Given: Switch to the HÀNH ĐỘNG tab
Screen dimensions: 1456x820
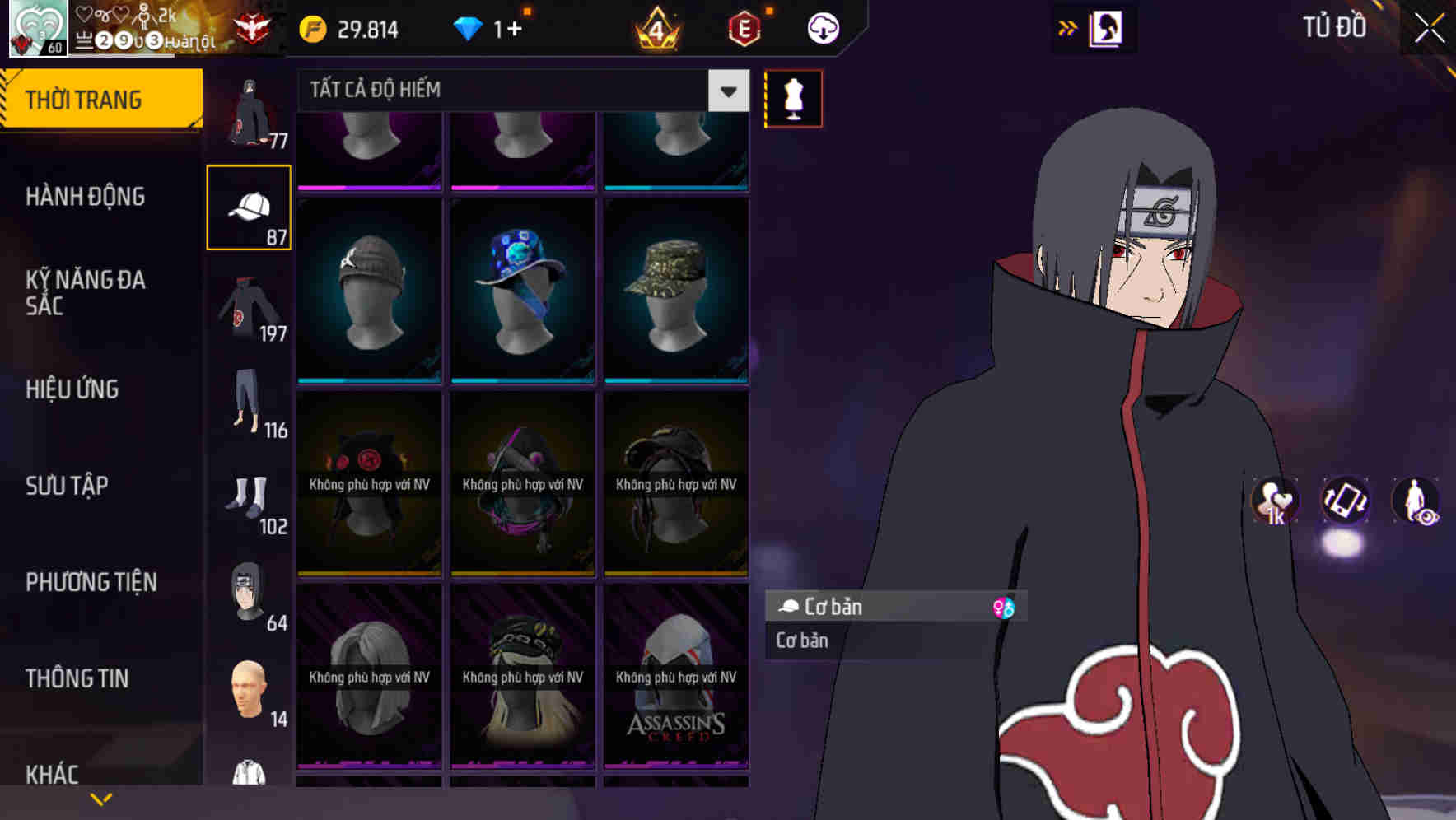Looking at the screenshot, I should point(86,196).
